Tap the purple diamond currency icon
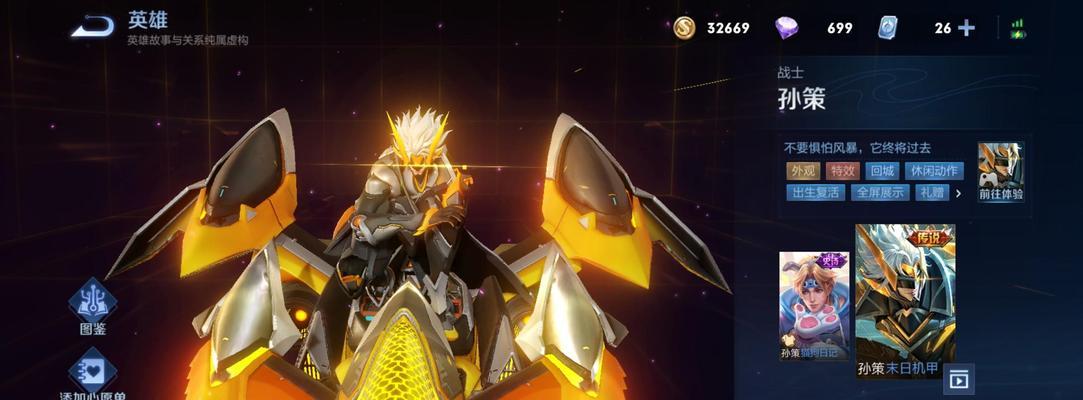The height and width of the screenshot is (400, 1083). point(787,28)
